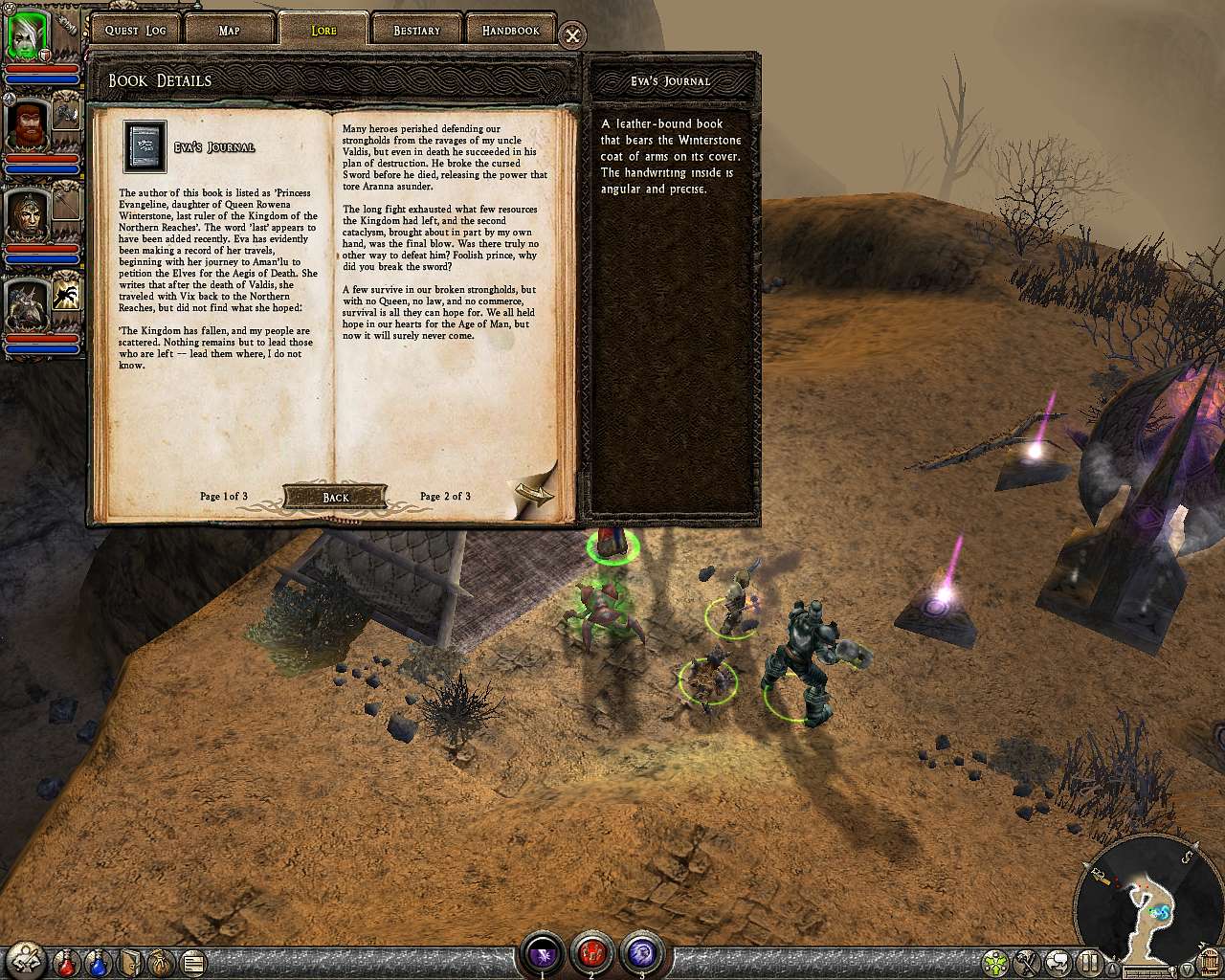This screenshot has height=980, width=1225.
Task: Use the blue mana potion
Action: (x=98, y=961)
